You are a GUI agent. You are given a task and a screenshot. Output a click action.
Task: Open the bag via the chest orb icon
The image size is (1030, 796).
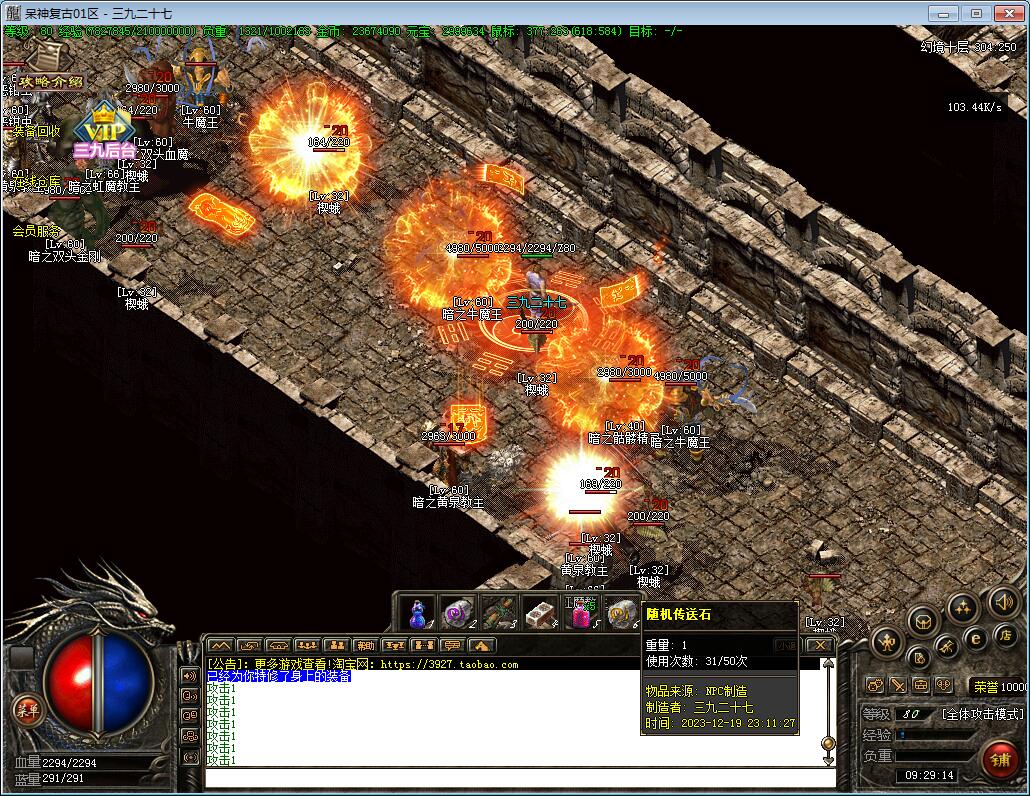point(923,620)
